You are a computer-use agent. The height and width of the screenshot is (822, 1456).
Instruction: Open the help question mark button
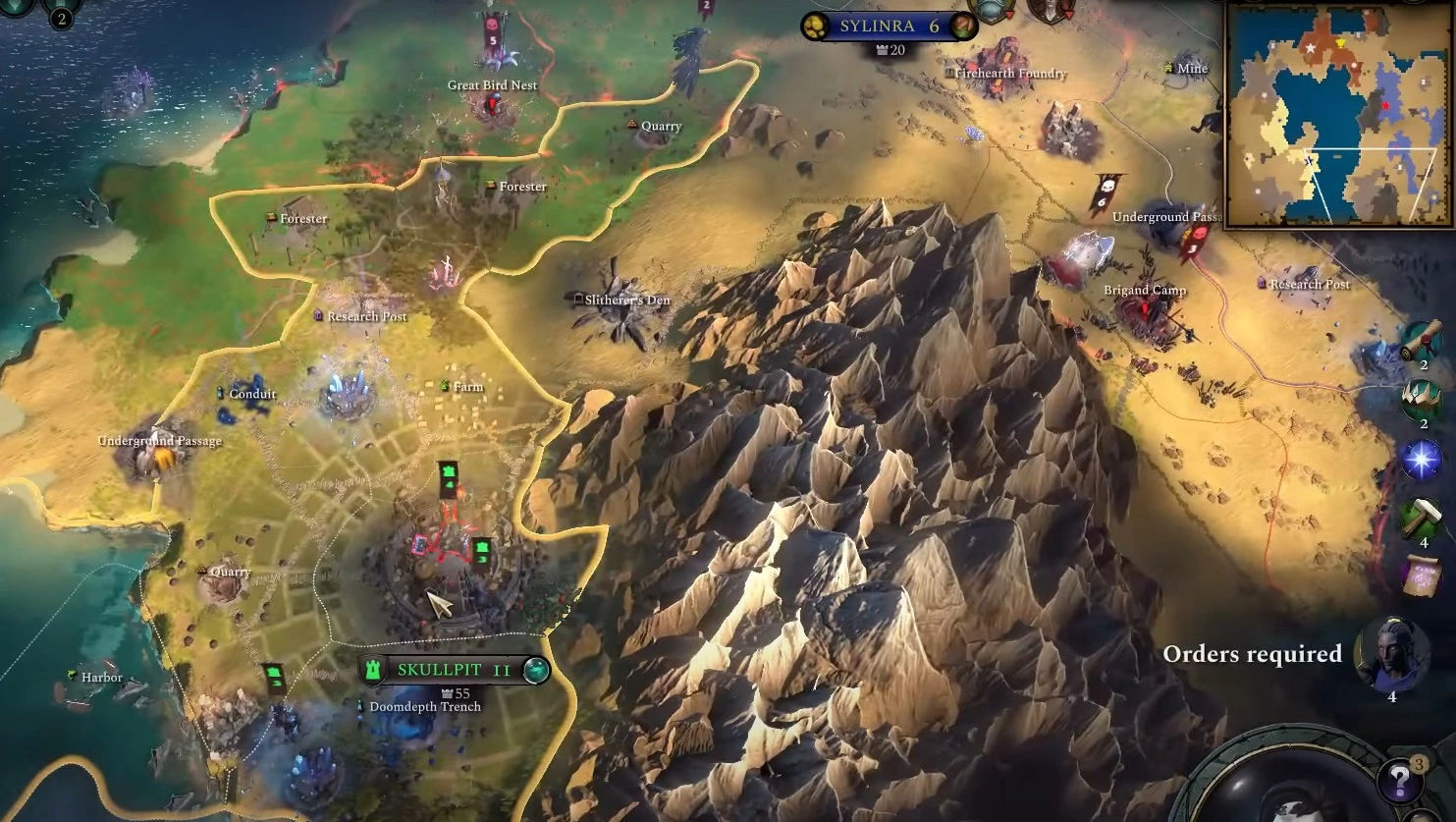(x=1398, y=781)
